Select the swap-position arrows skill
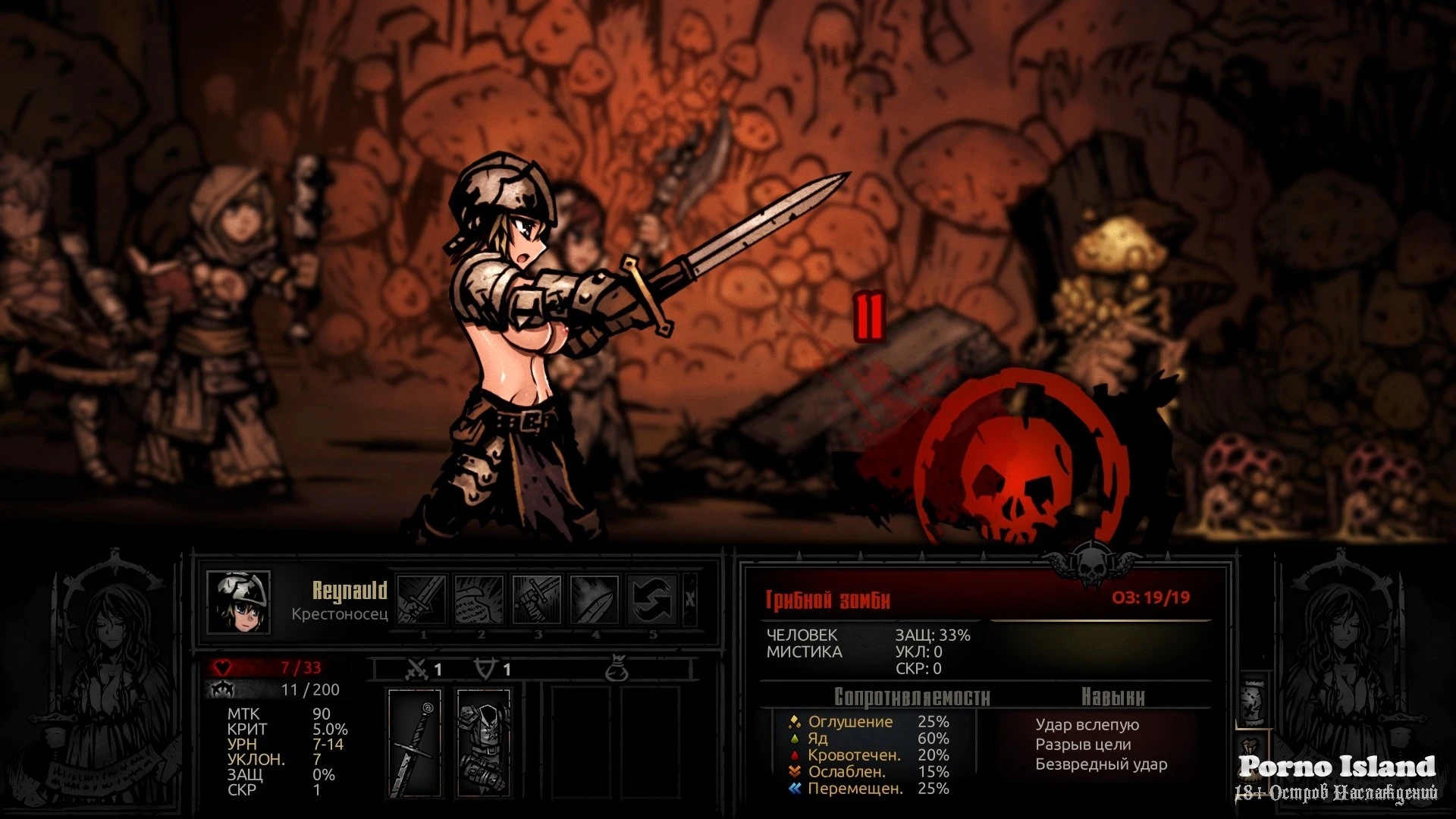Viewport: 1456px width, 819px height. click(x=652, y=599)
